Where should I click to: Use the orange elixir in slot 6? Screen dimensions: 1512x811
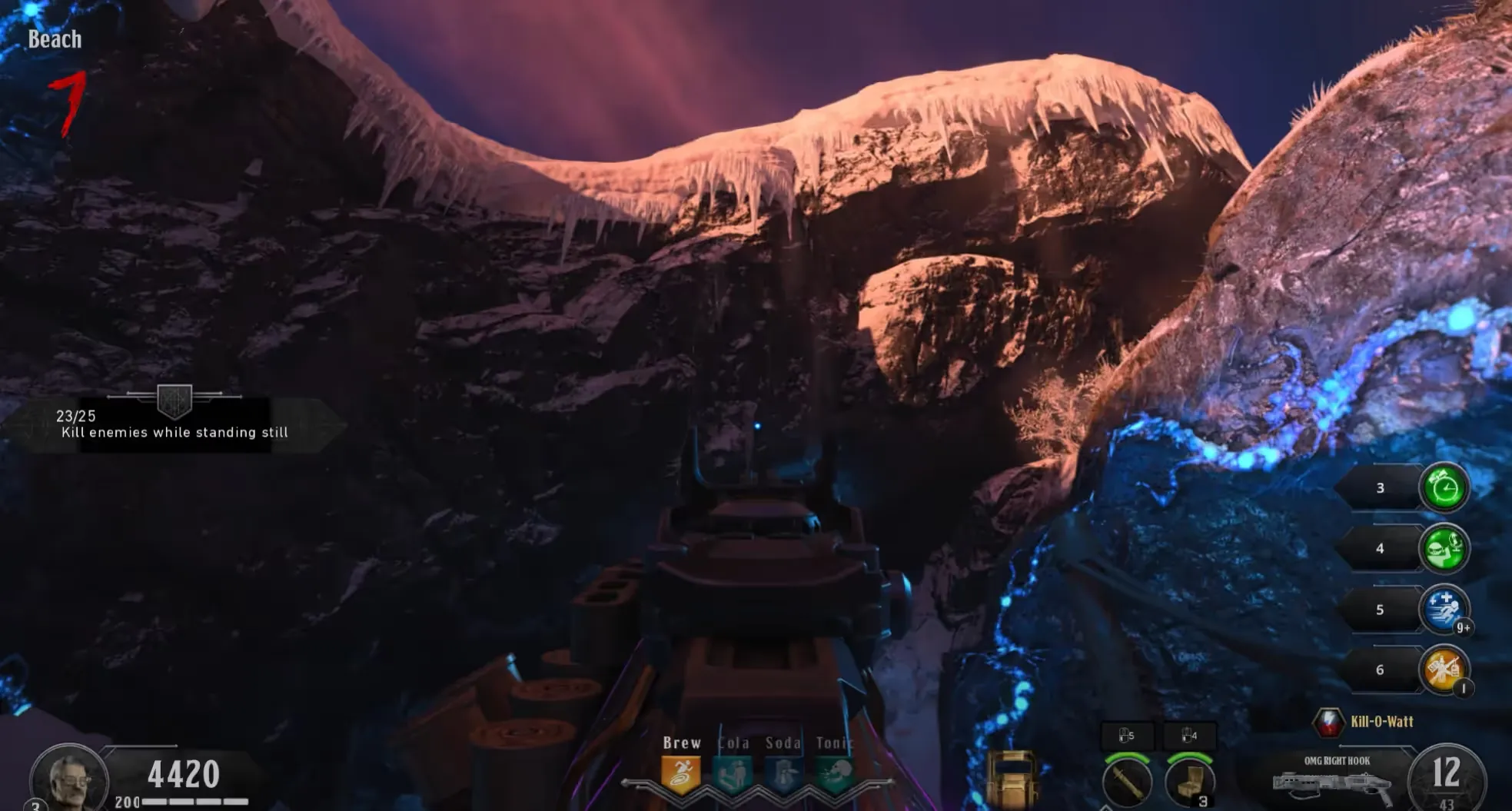coord(1444,670)
